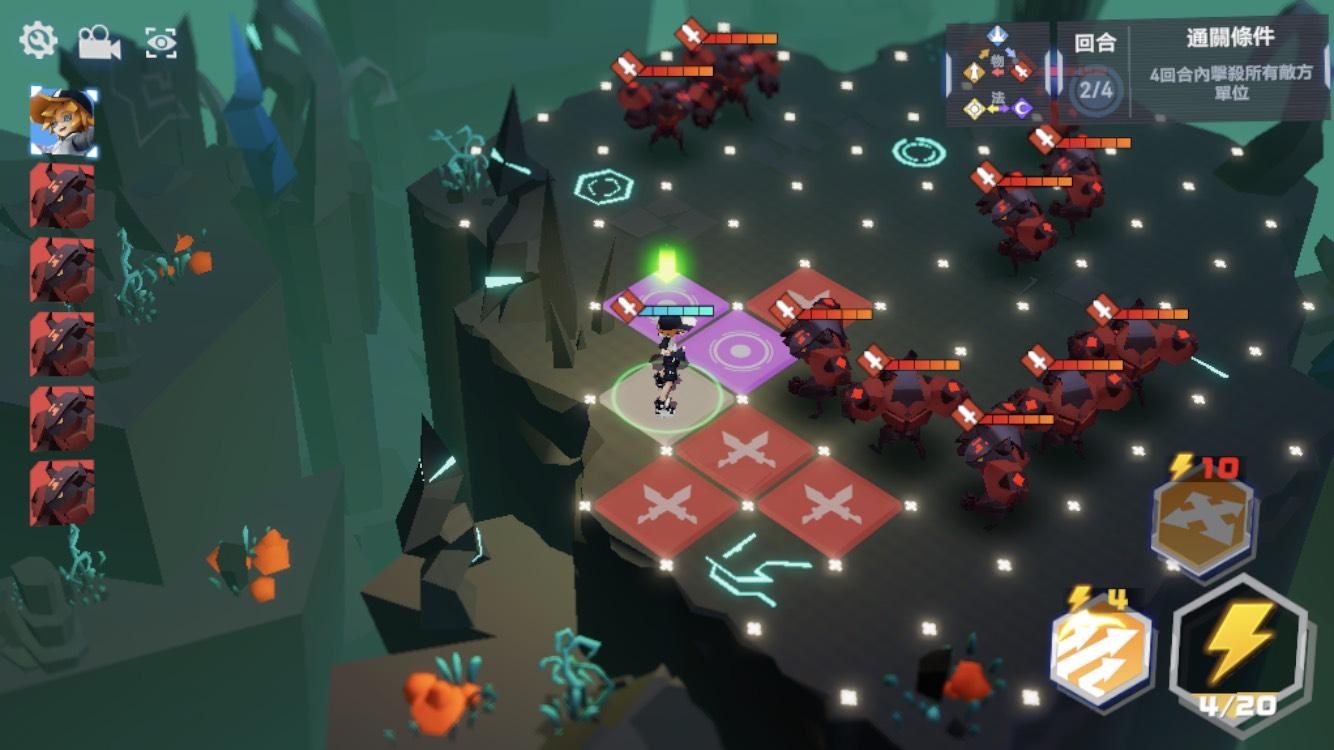Select the blonde hero portrait in turn order
Image resolution: width=1334 pixels, height=750 pixels.
(64, 122)
